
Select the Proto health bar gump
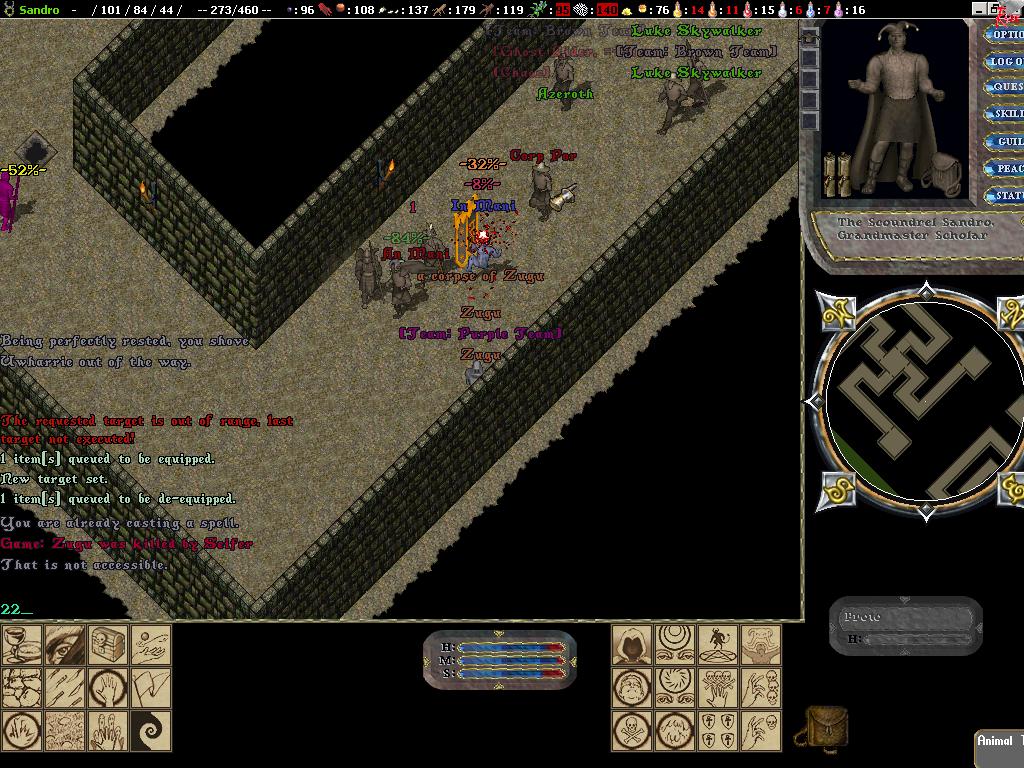pyautogui.click(x=906, y=627)
